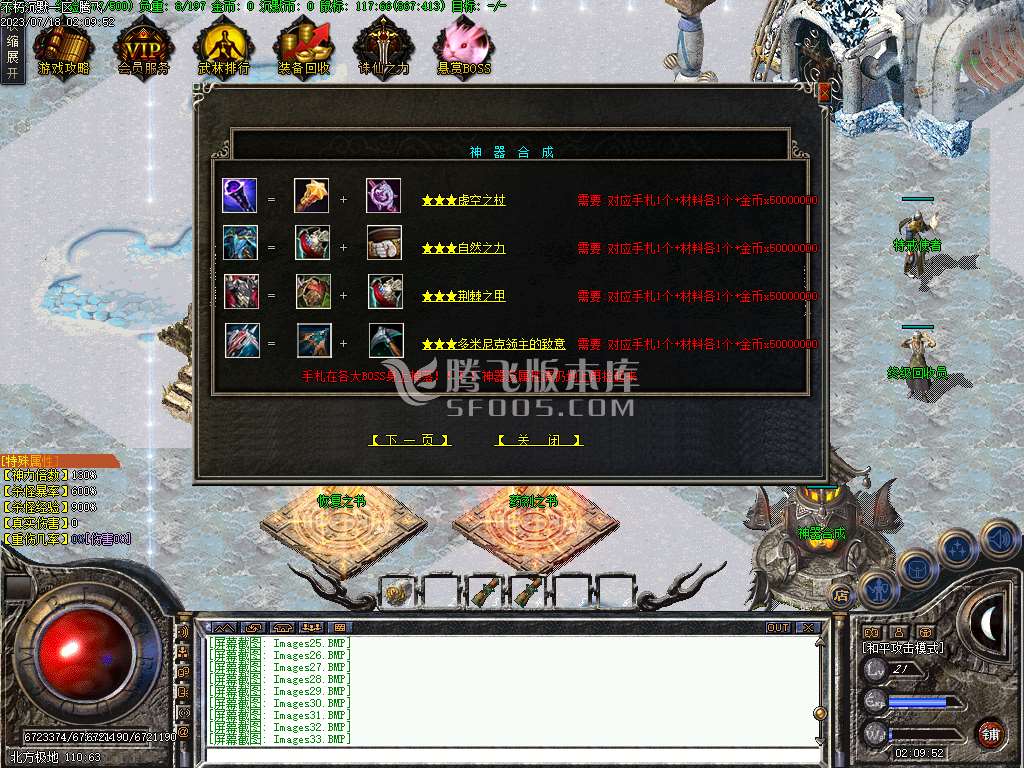
Task: Go to the next page via 下一页
Action: pyautogui.click(x=410, y=440)
